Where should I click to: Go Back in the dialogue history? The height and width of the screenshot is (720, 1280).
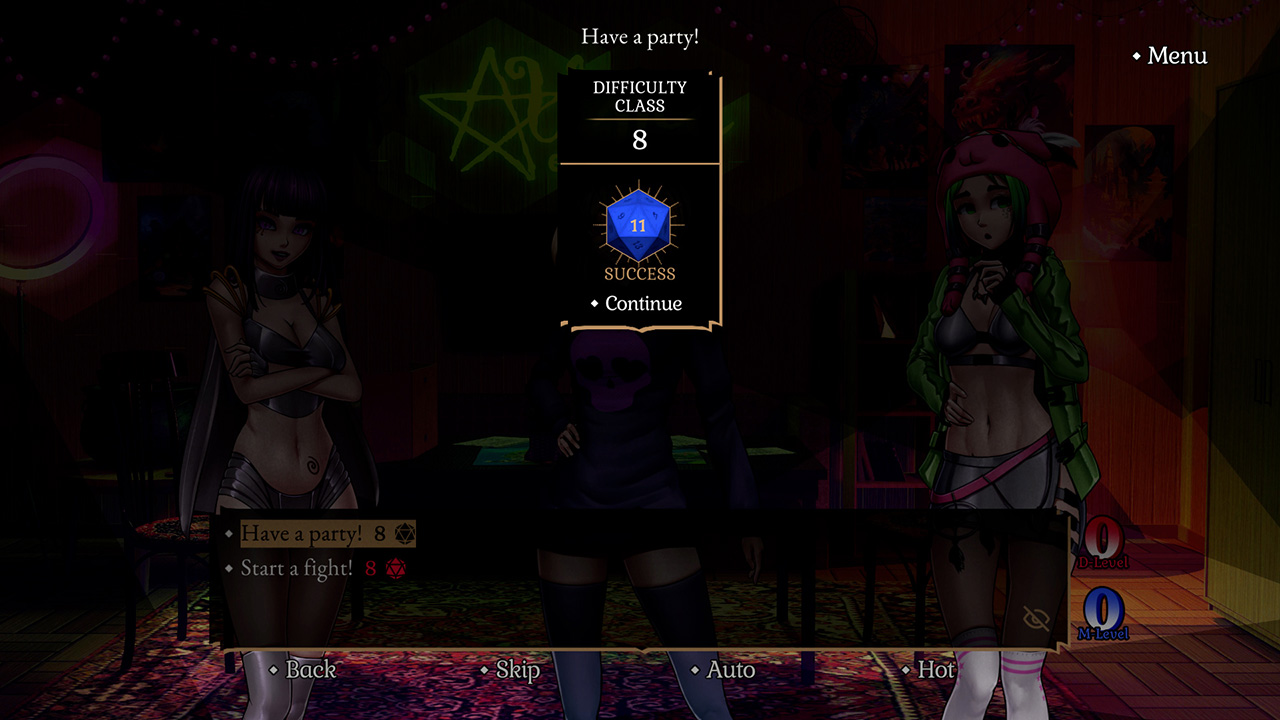coord(310,670)
